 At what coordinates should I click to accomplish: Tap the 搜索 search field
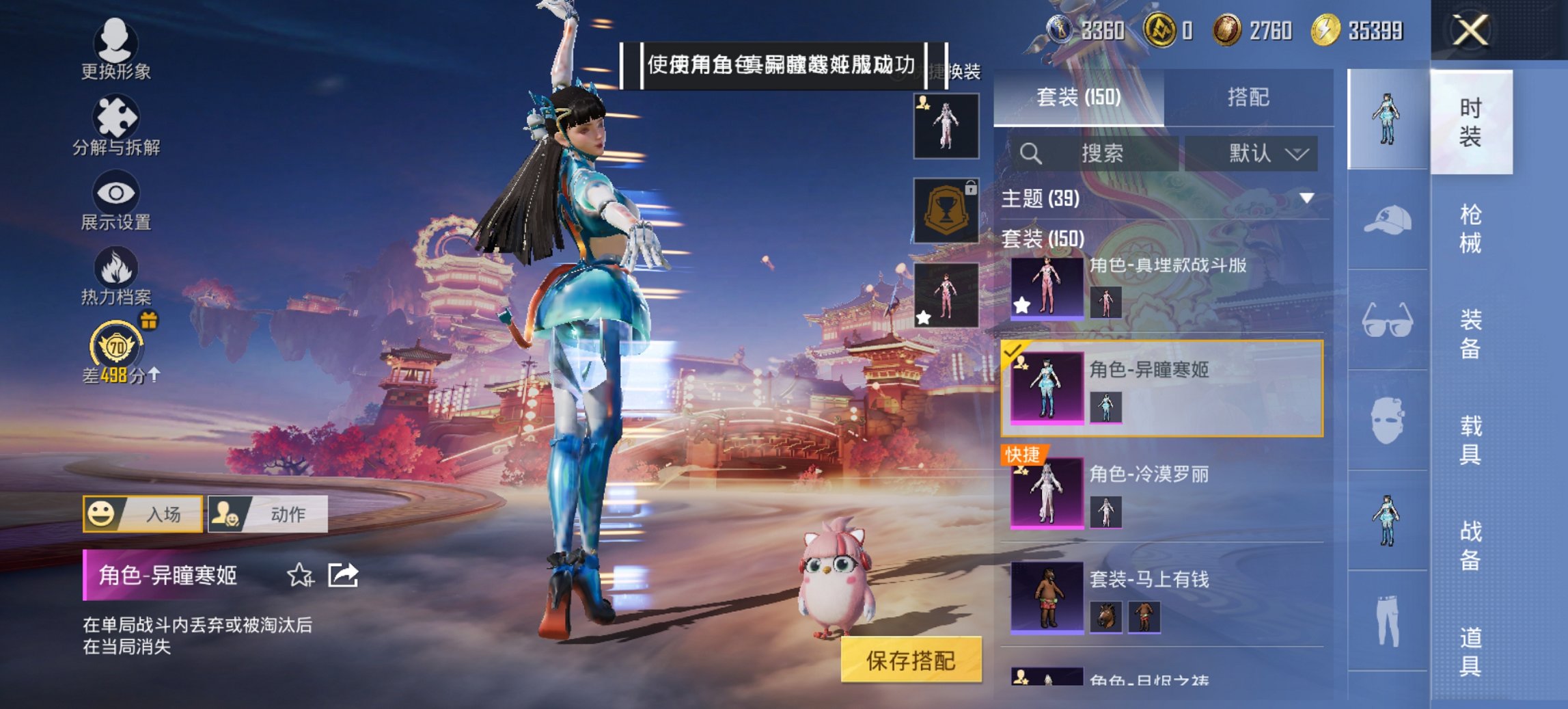pos(1093,154)
